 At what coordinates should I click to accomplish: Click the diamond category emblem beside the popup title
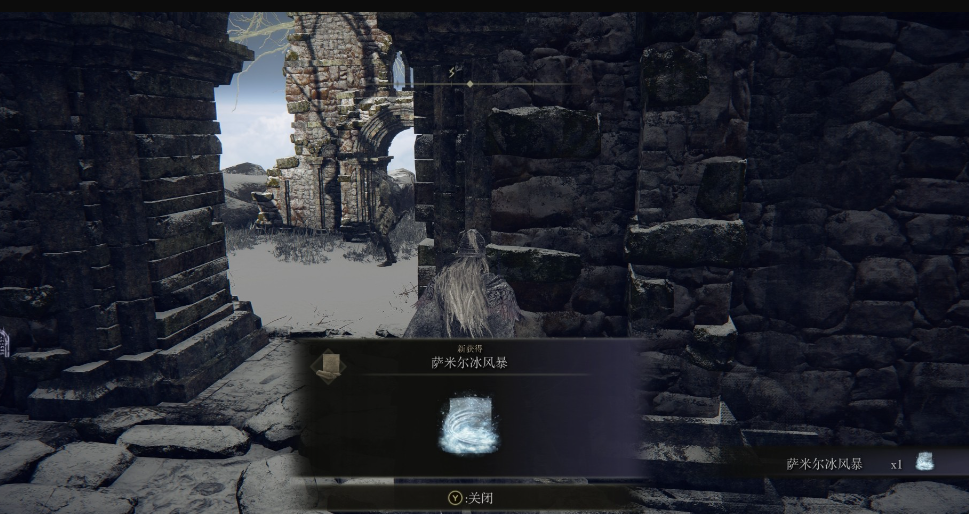(x=328, y=365)
